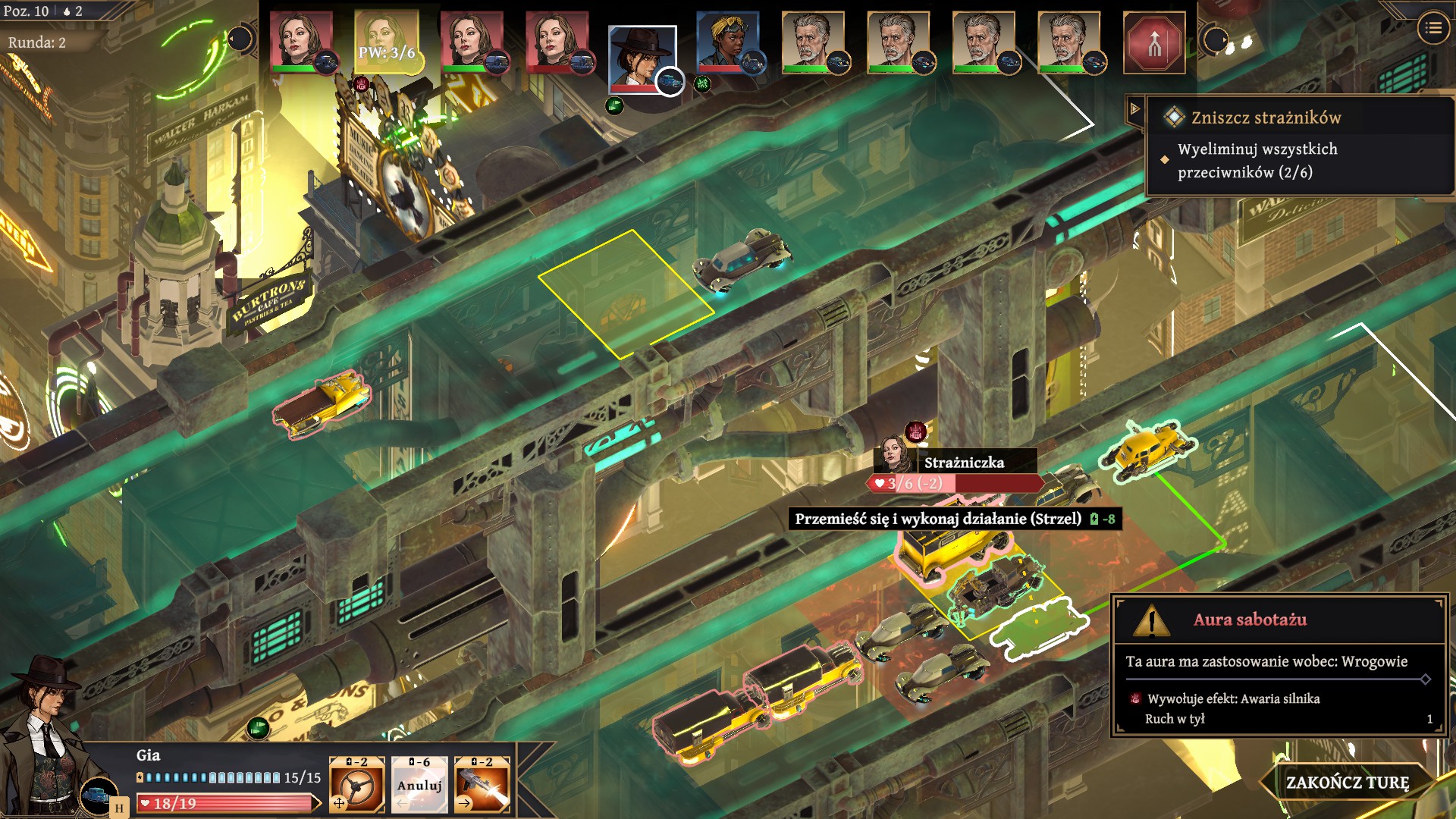The width and height of the screenshot is (1456, 819).
Task: Select the Zniszcz strażników objective tracker
Action: [x=1266, y=118]
